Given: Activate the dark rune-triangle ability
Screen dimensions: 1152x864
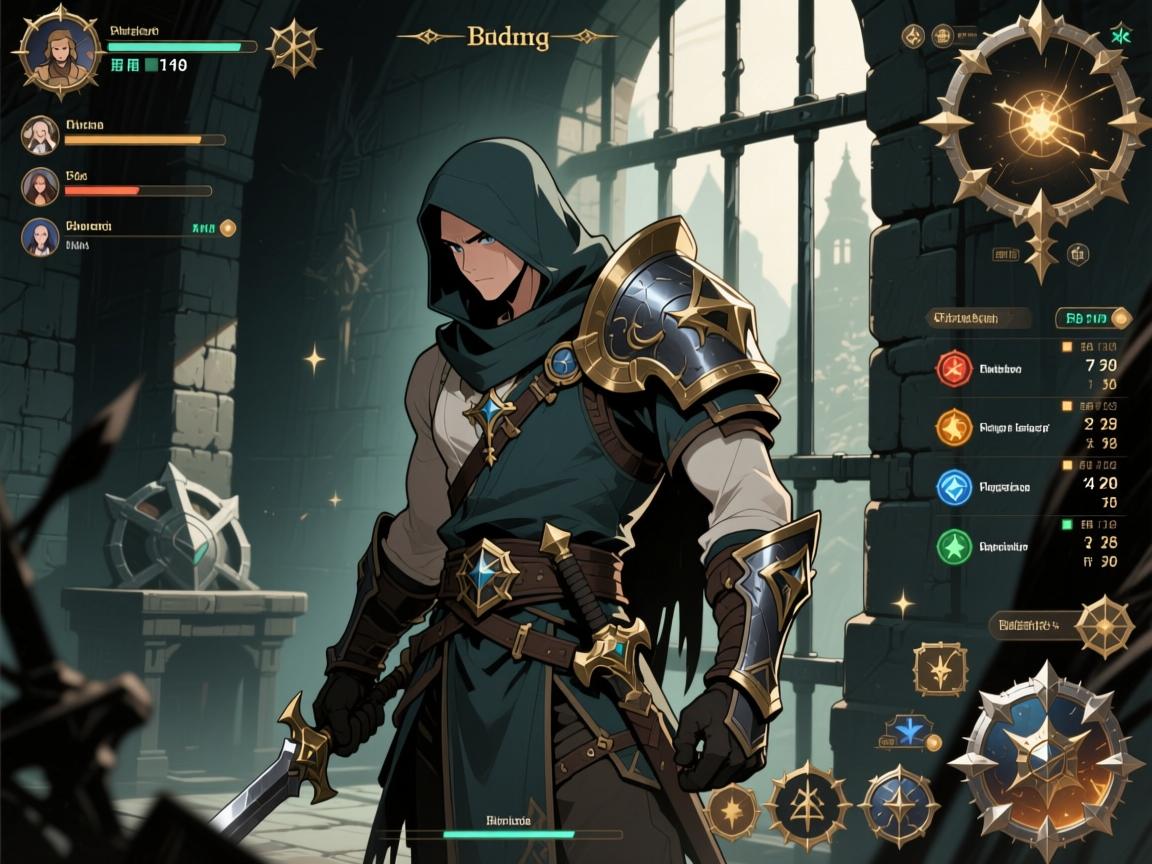Looking at the screenshot, I should pos(807,803).
